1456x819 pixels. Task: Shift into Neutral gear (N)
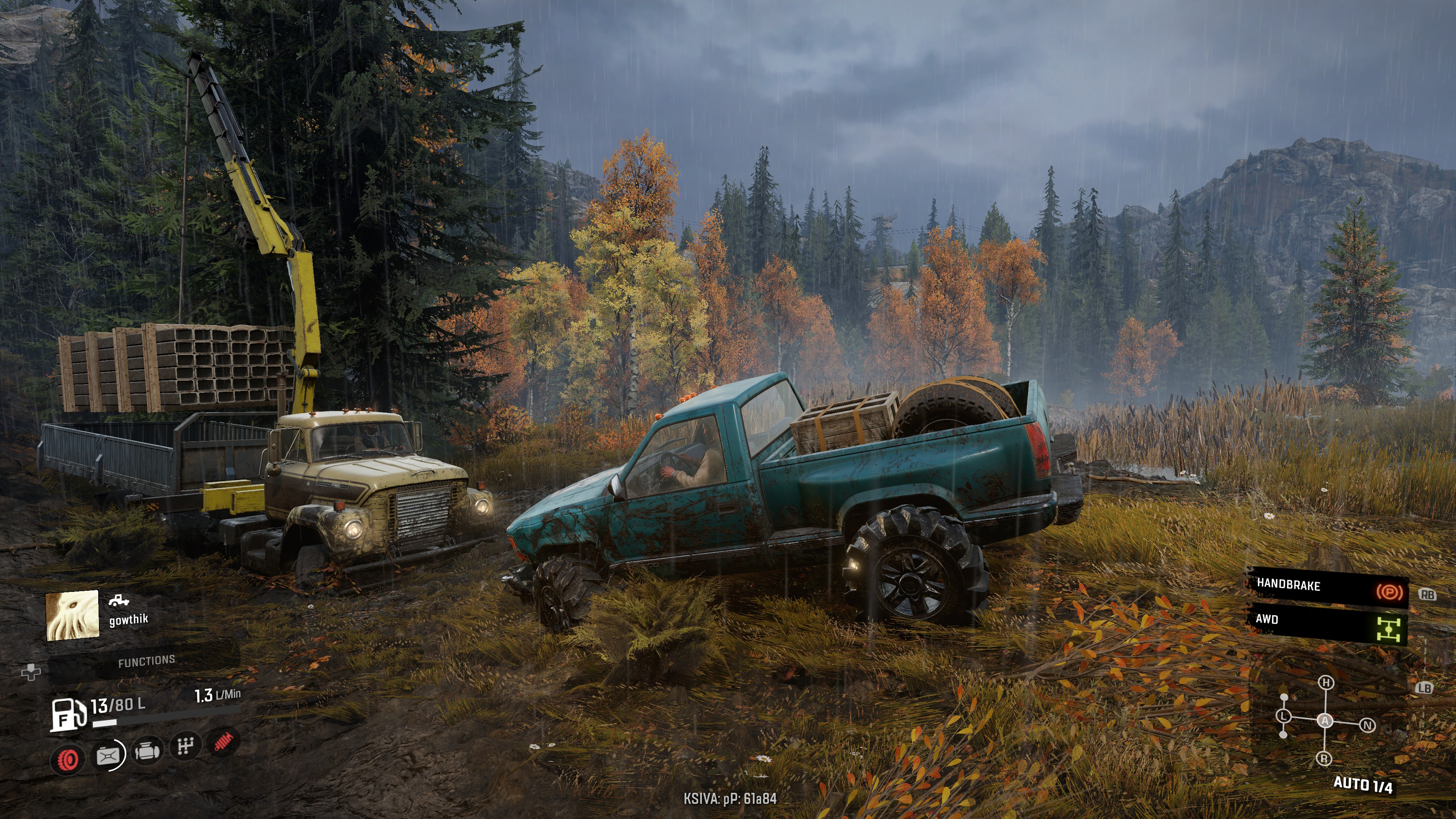click(1367, 725)
